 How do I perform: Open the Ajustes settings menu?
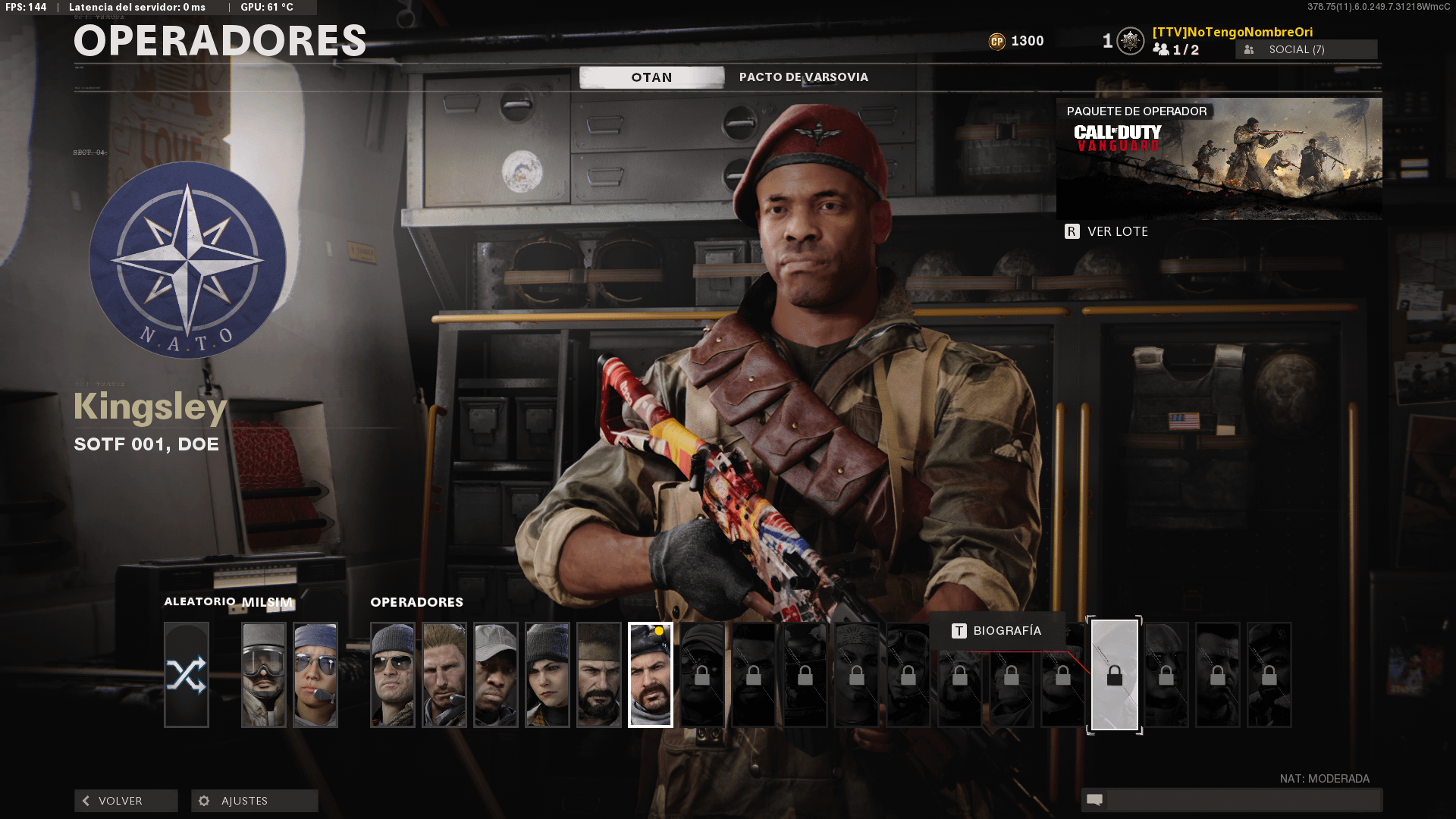click(255, 801)
